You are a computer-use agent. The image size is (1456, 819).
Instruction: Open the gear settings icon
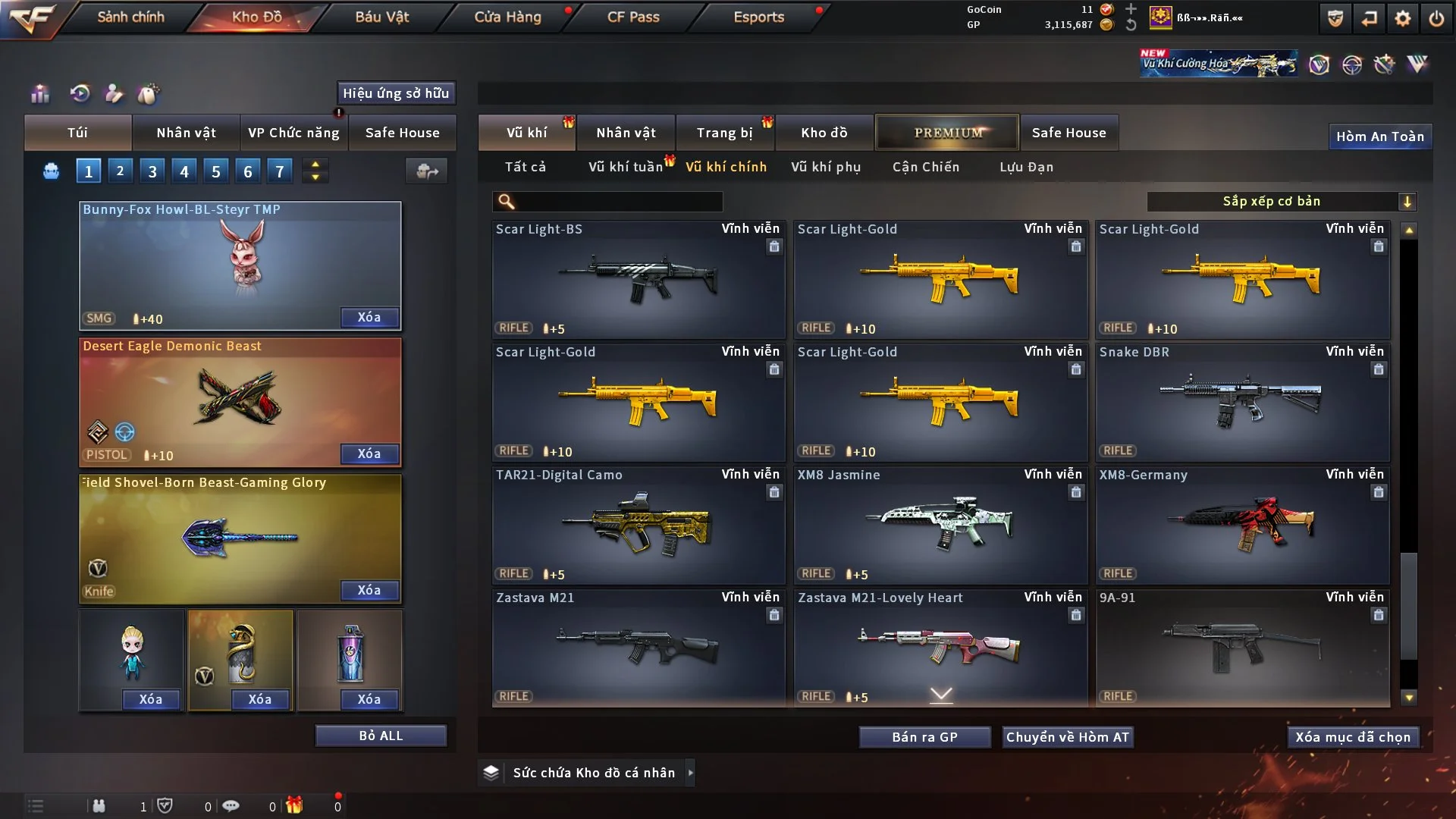tap(1402, 18)
